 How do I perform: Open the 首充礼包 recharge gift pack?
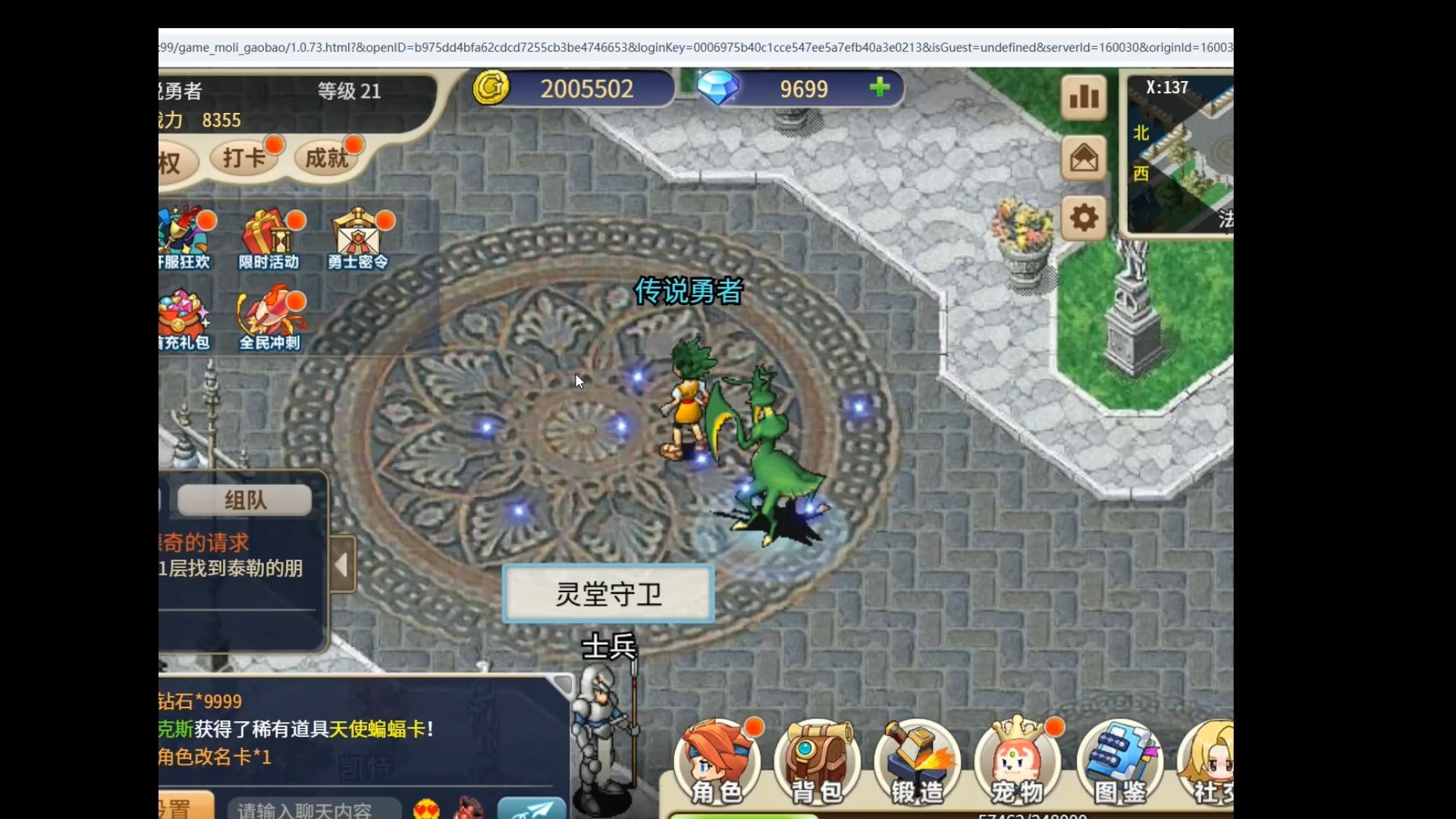click(185, 318)
